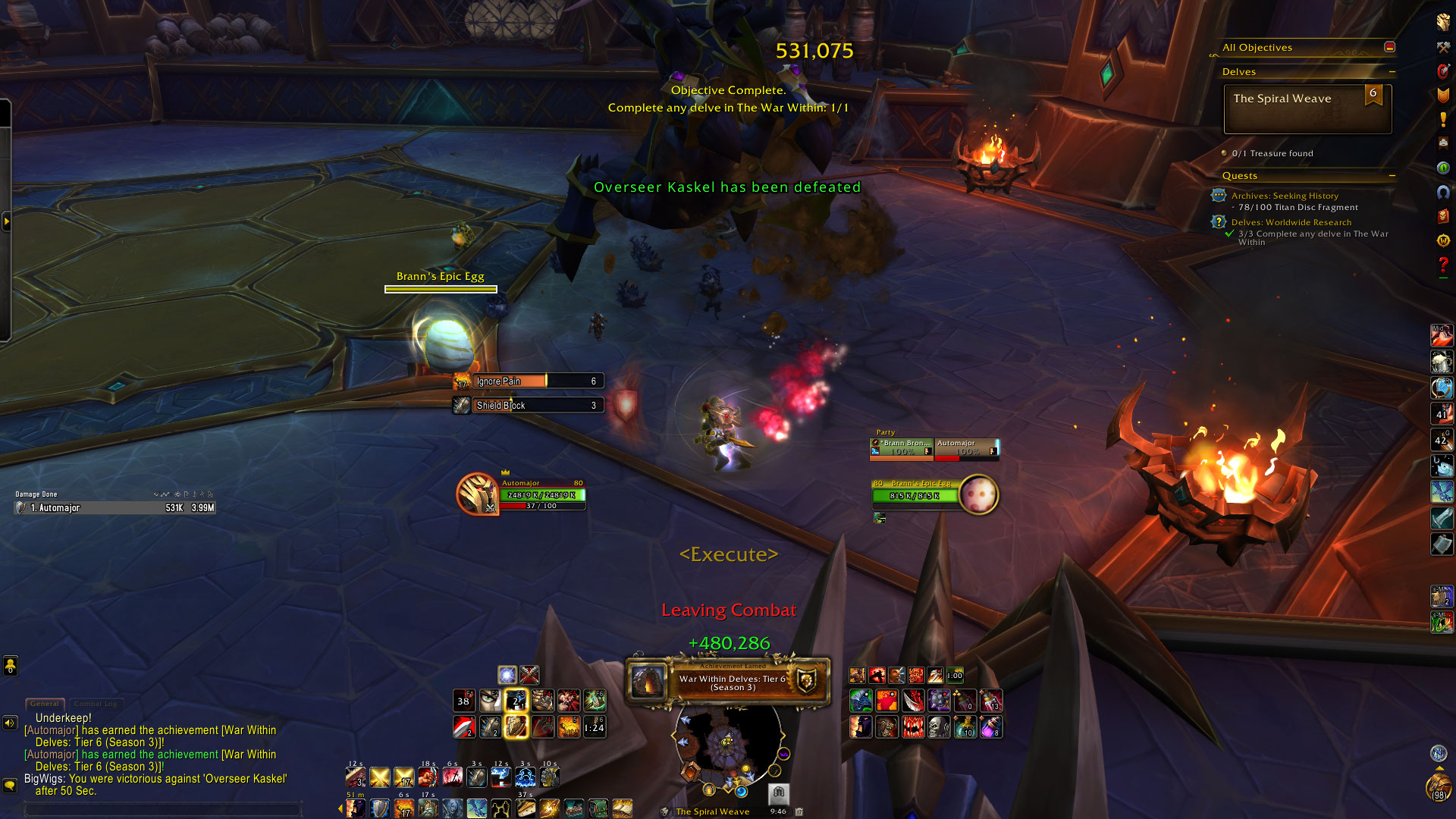The width and height of the screenshot is (1456, 819).
Task: Switch to the Combat Log chat tab
Action: point(96,704)
